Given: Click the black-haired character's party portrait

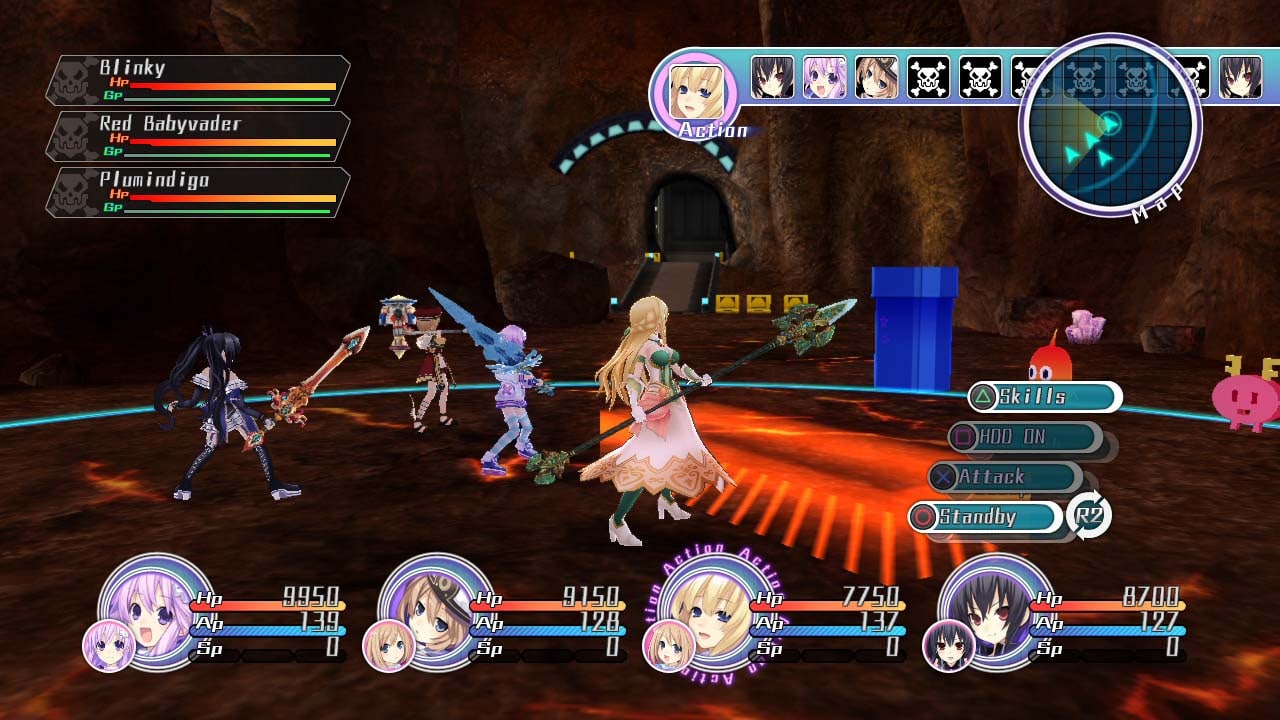Looking at the screenshot, I should [995, 608].
